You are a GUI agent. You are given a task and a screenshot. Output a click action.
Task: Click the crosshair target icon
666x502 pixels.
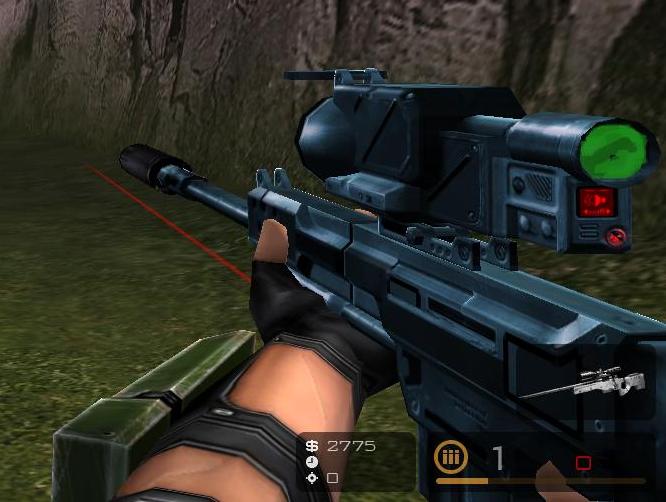pos(312,478)
